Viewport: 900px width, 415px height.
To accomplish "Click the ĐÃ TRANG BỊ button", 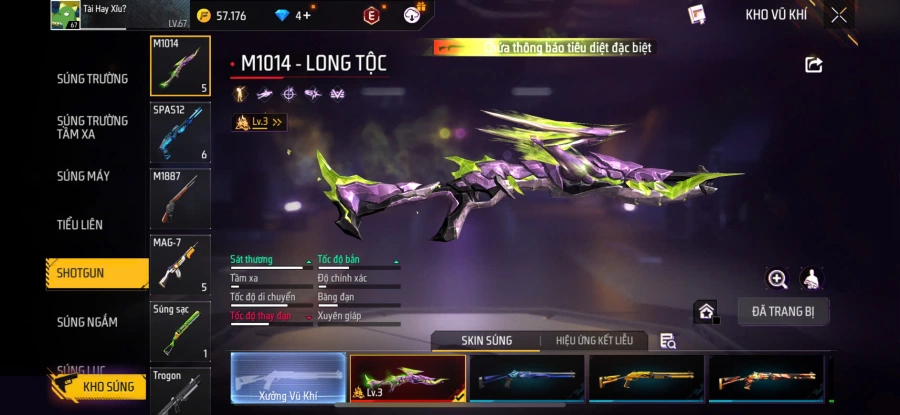I will [783, 311].
